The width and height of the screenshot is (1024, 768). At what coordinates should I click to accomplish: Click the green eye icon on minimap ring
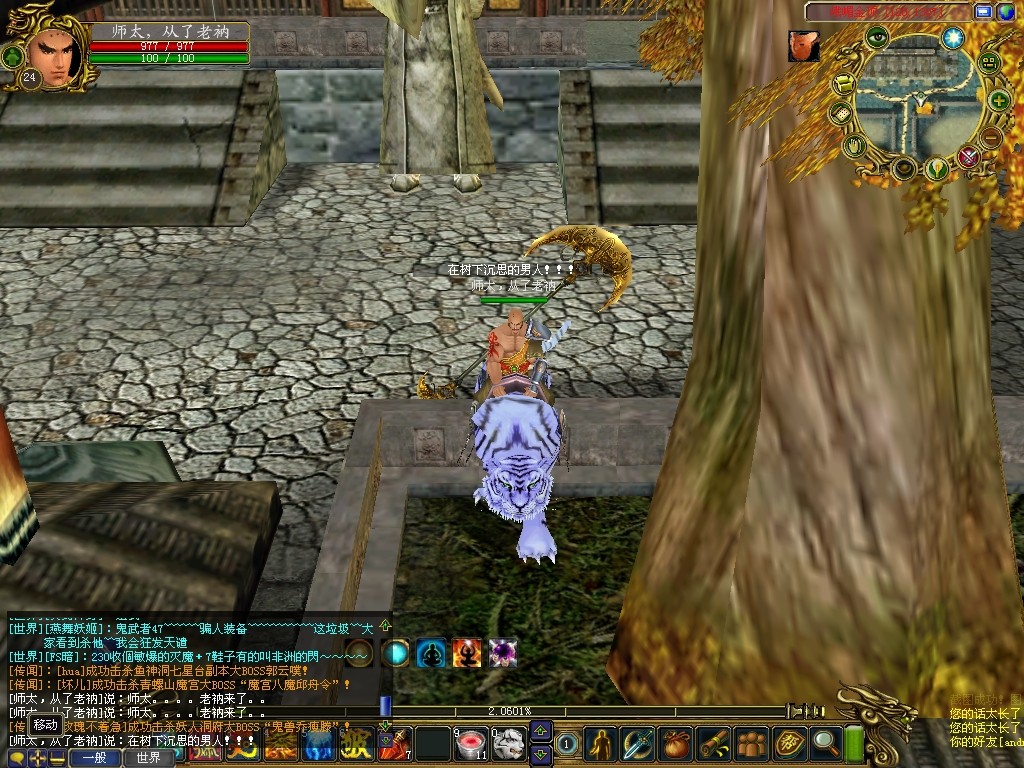coord(877,38)
